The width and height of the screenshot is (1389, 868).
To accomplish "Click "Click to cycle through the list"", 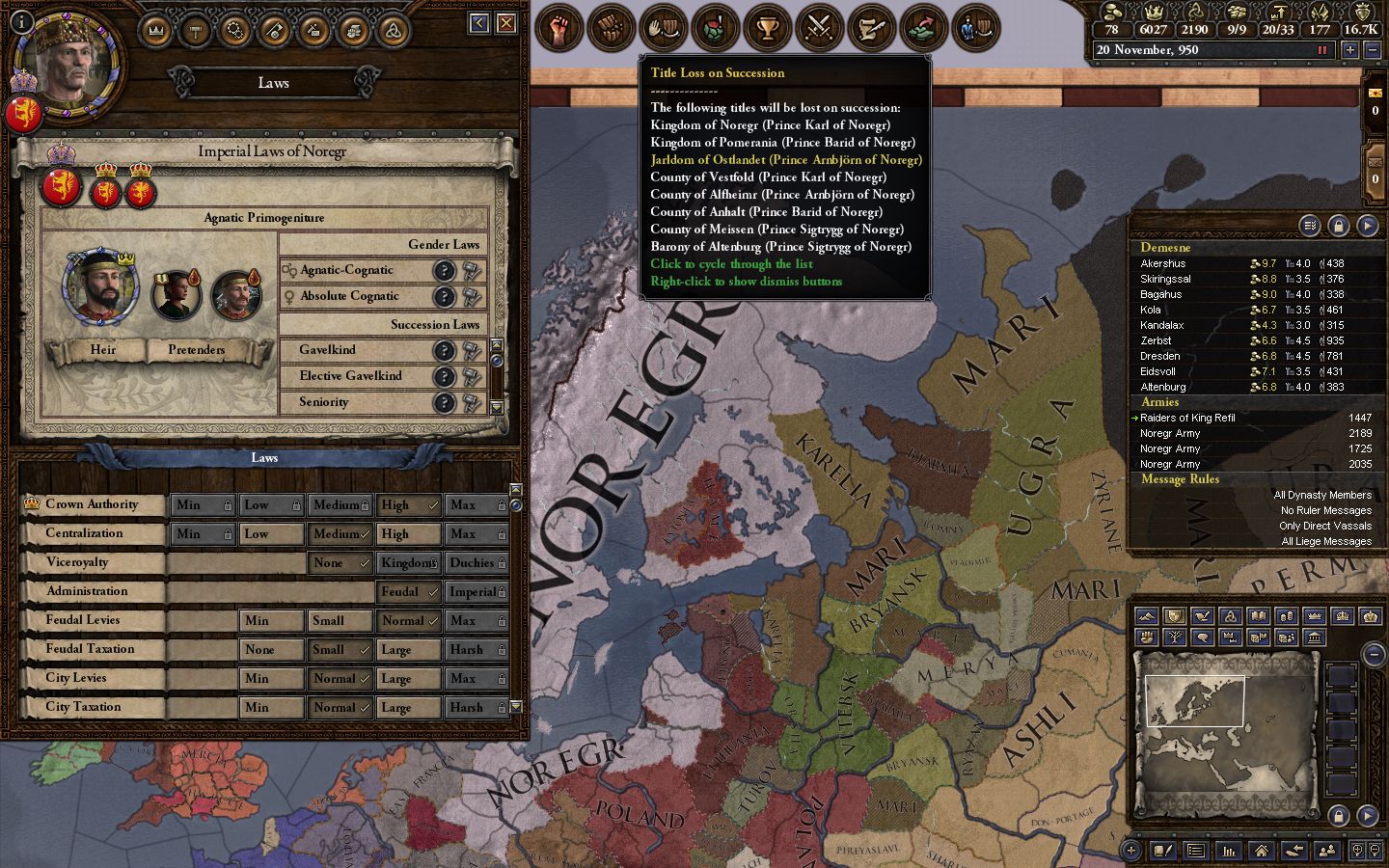I will [x=732, y=263].
